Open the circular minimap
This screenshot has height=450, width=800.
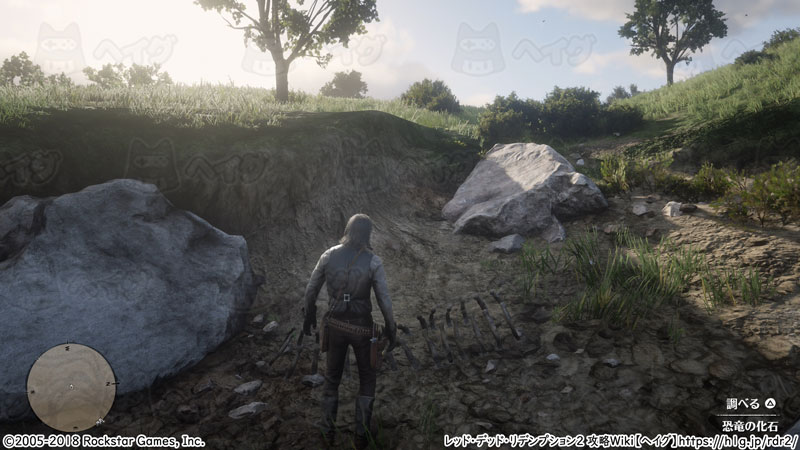click(71, 387)
